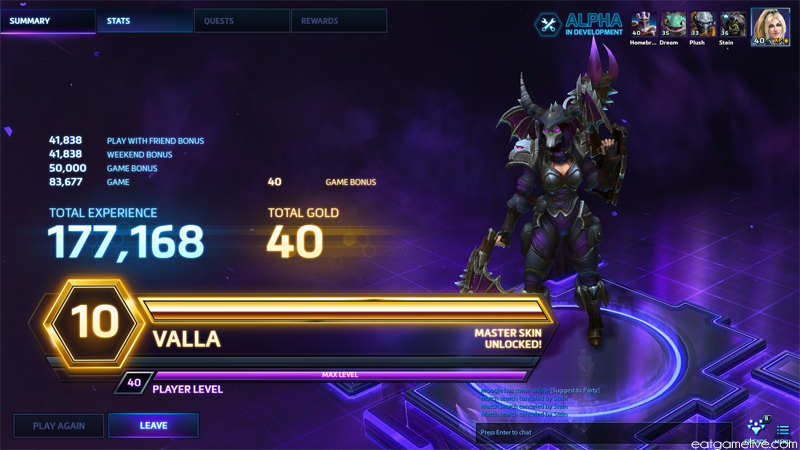Choose Stein's hero portrait
Viewport: 800px width, 450px height.
coord(733,24)
